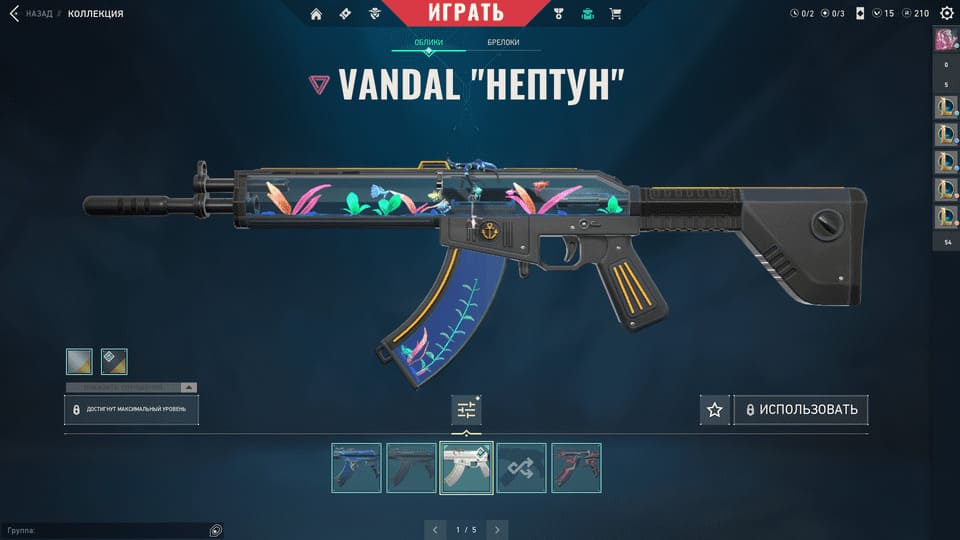Viewport: 960px width, 540px height.
Task: Open the home screen via house icon
Action: point(317,14)
